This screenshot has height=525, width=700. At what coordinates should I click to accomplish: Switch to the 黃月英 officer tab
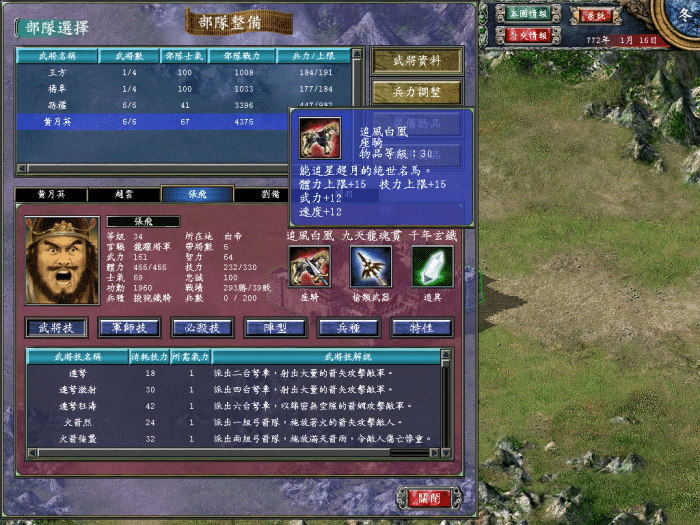pyautogui.click(x=51, y=195)
